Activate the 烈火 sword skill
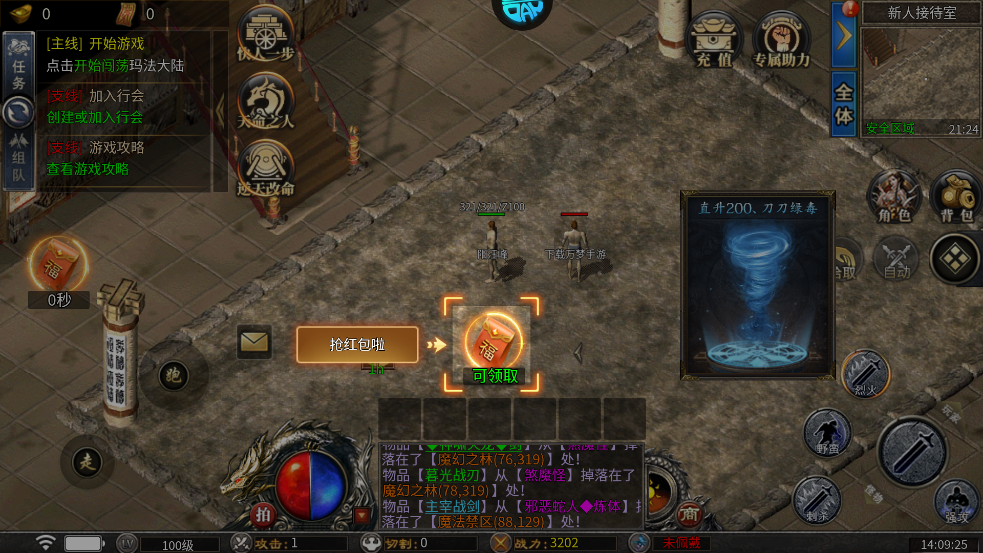The image size is (983, 553). (x=865, y=373)
